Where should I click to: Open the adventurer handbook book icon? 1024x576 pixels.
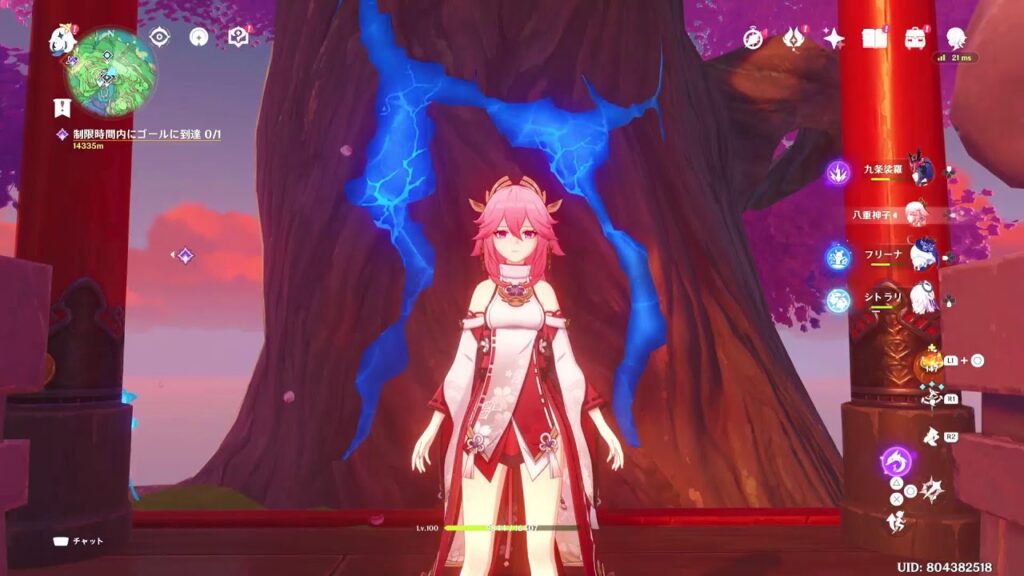pos(875,38)
